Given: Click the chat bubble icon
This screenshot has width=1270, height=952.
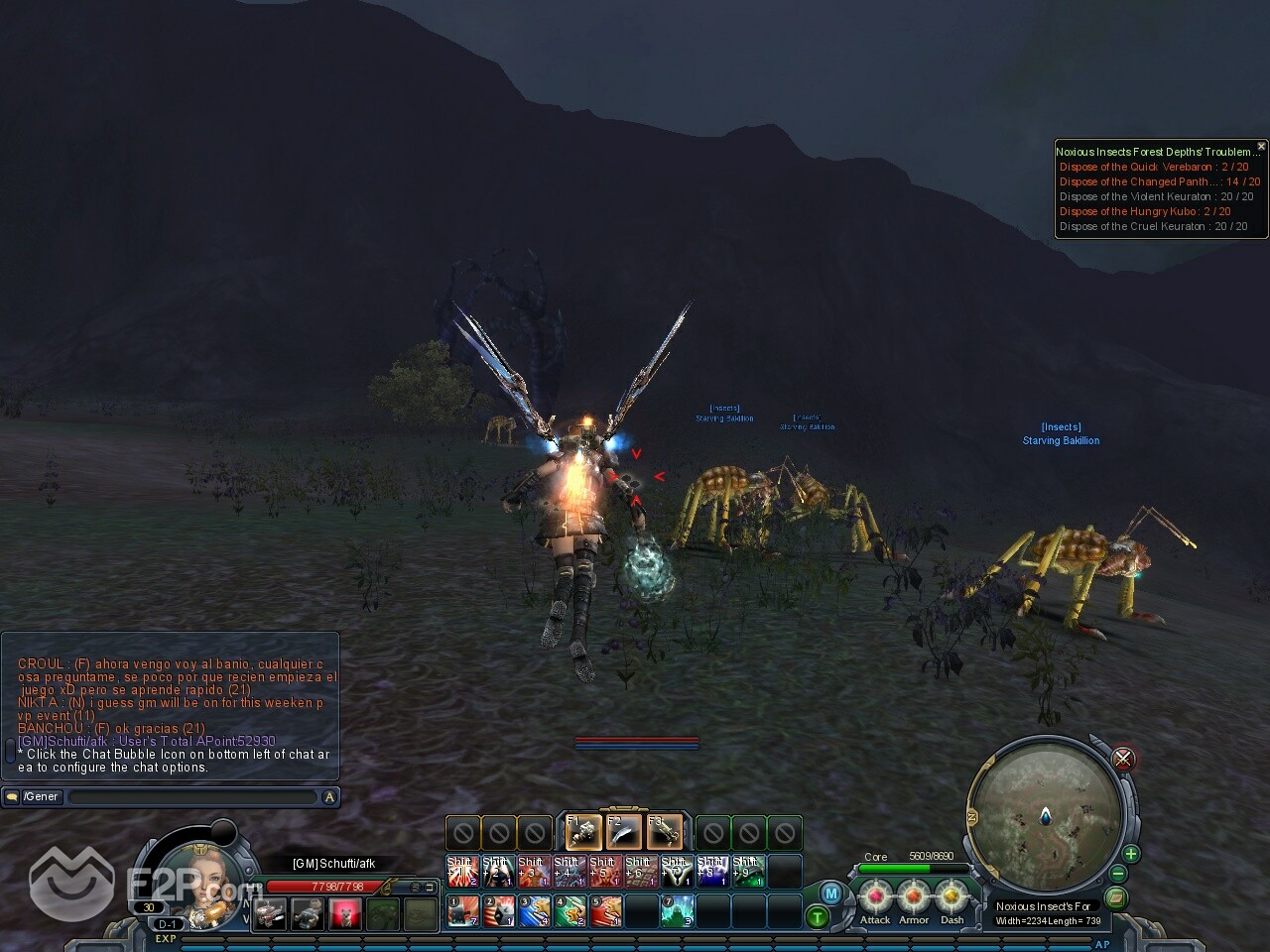Looking at the screenshot, I should point(12,796).
